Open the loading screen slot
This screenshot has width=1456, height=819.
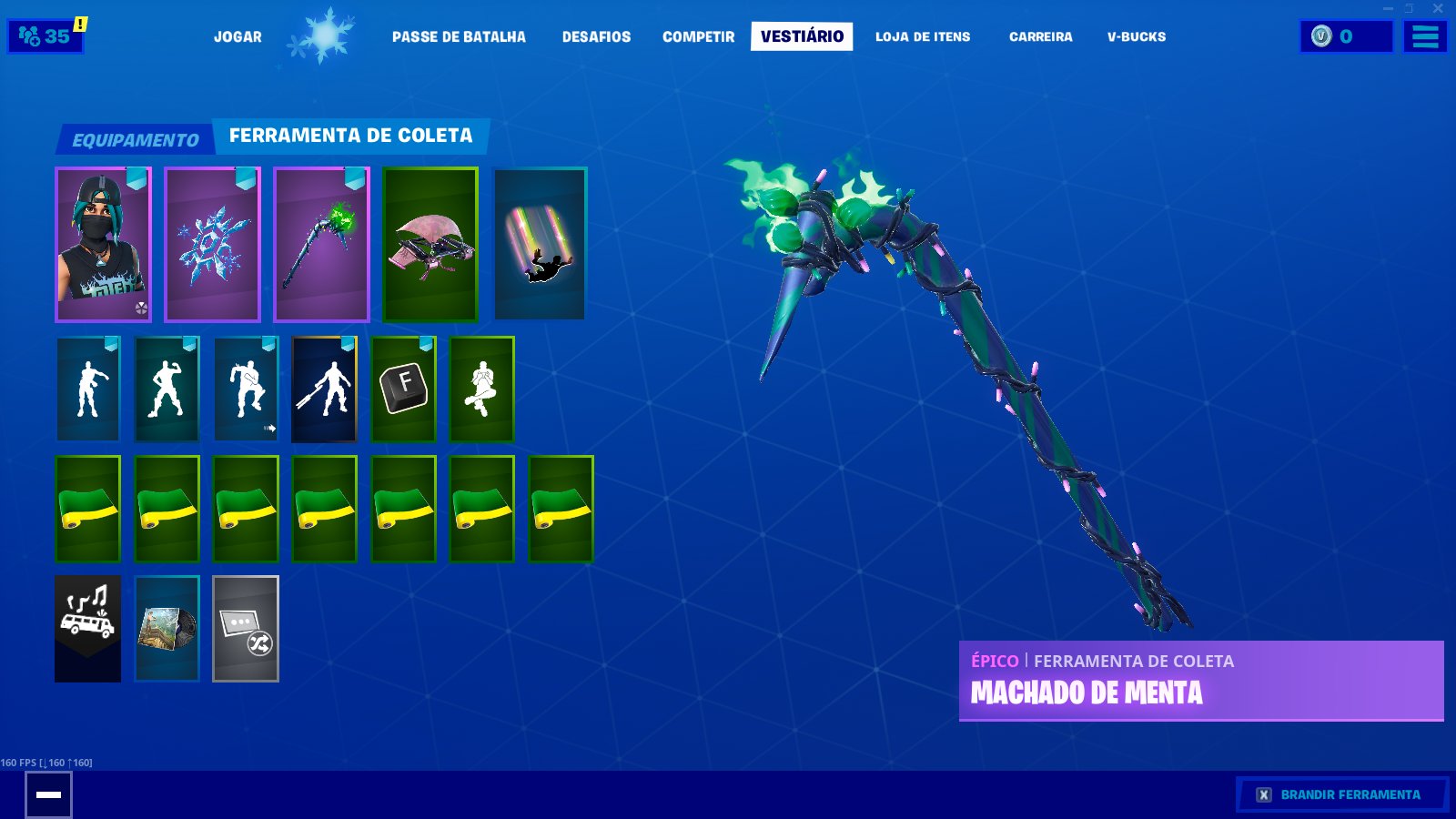[167, 628]
